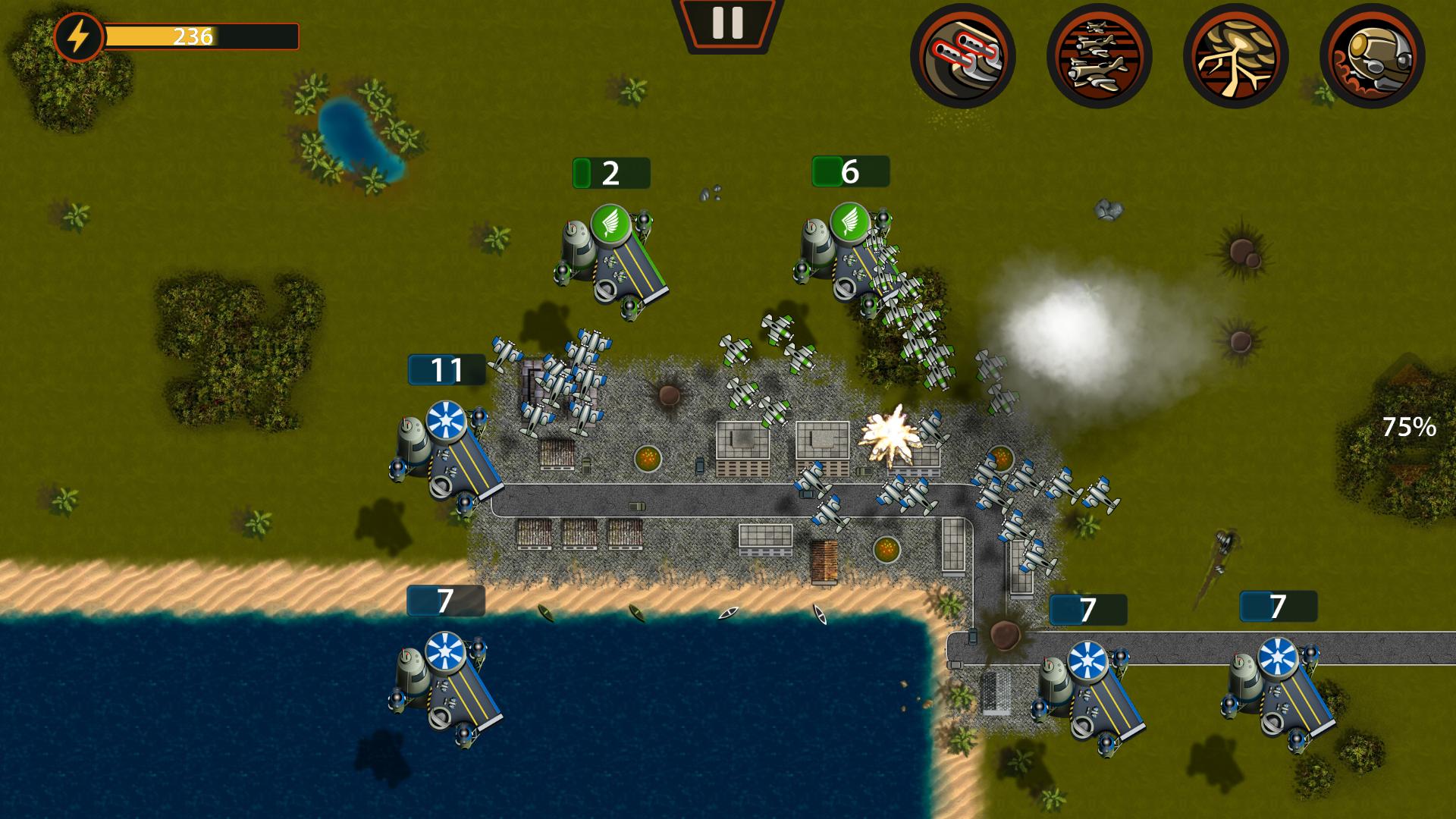Image resolution: width=1456 pixels, height=819 pixels.
Task: Click the lightning bolt energy icon
Action: (79, 34)
